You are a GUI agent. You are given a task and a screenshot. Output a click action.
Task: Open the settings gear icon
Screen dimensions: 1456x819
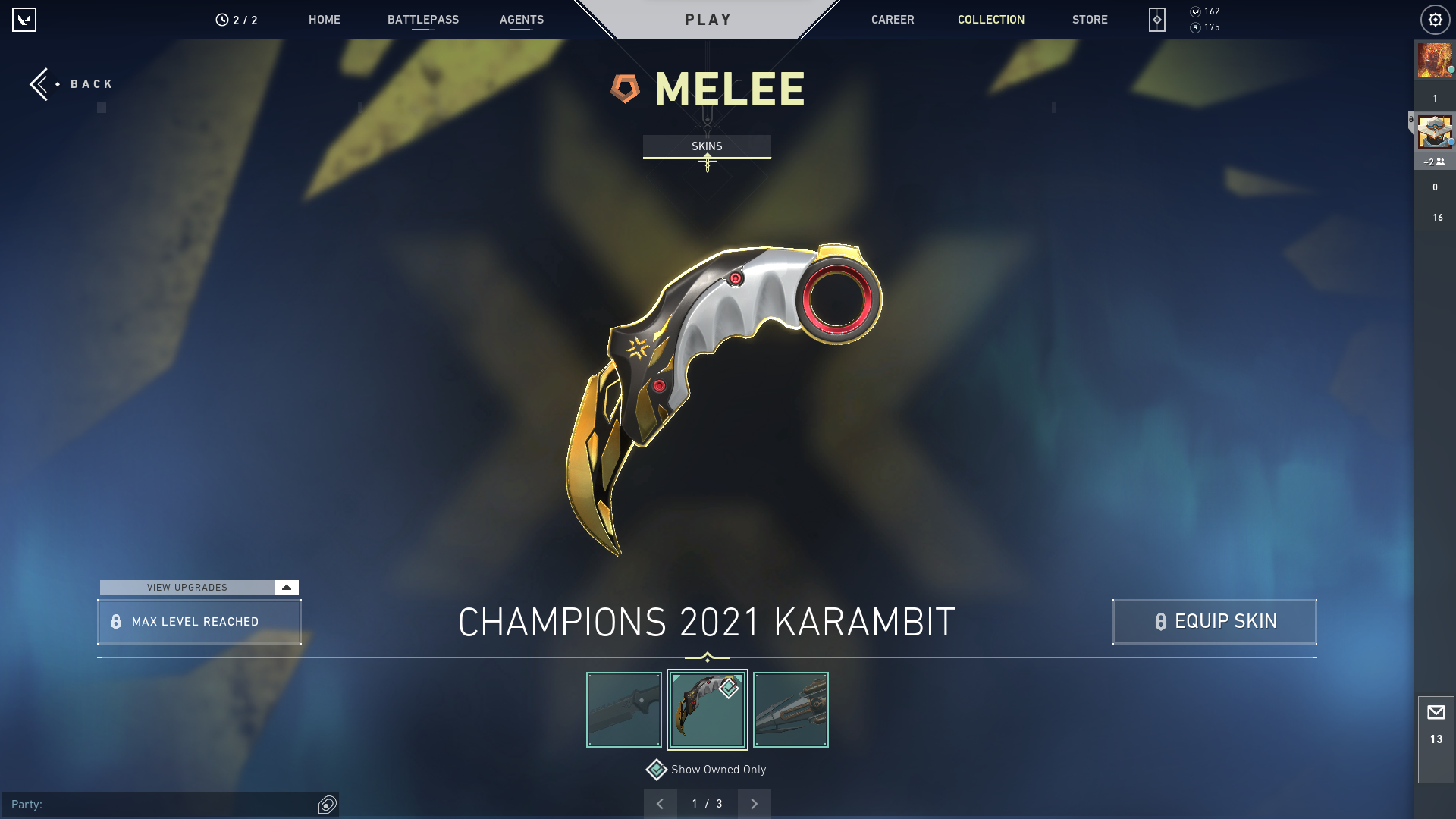pos(1435,20)
